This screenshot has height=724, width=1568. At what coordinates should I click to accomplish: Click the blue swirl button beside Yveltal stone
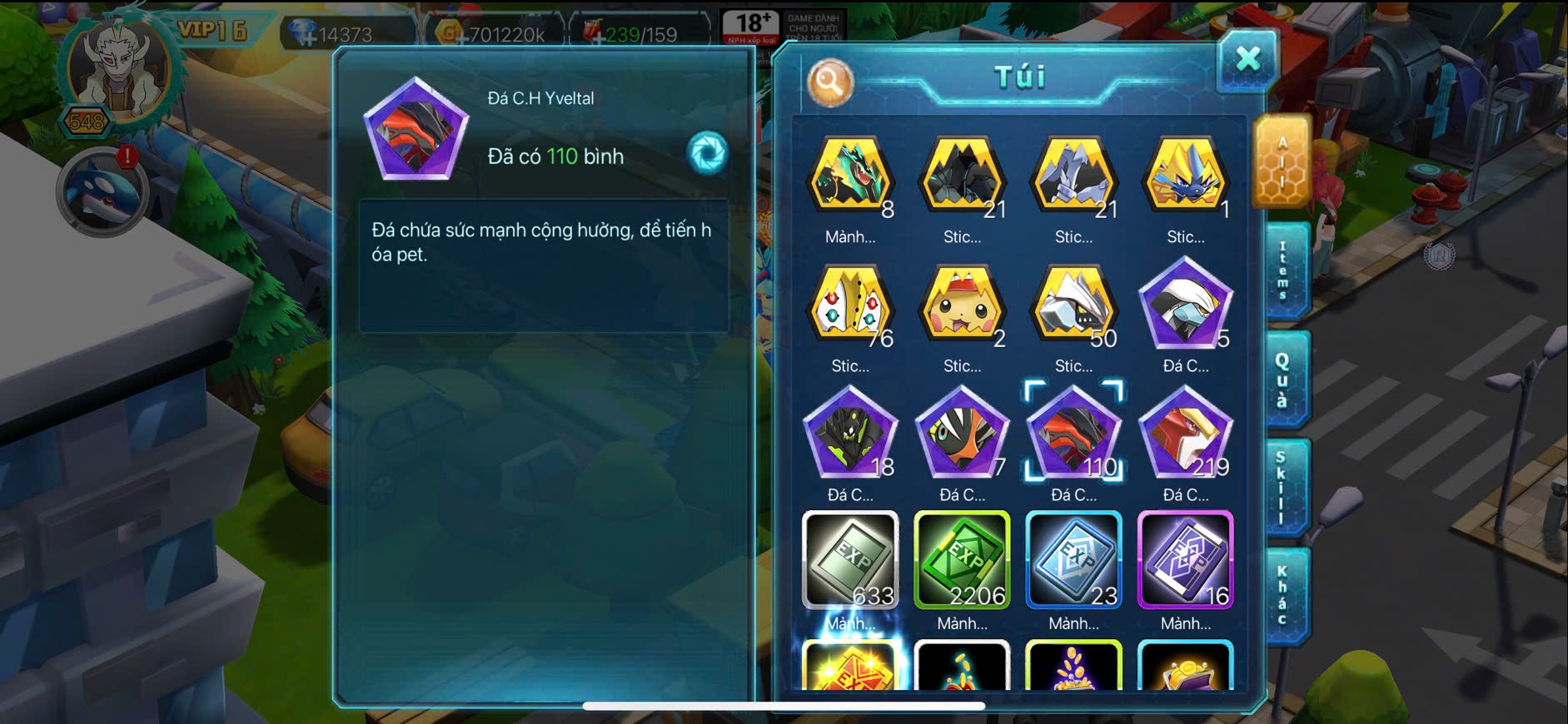pos(707,153)
